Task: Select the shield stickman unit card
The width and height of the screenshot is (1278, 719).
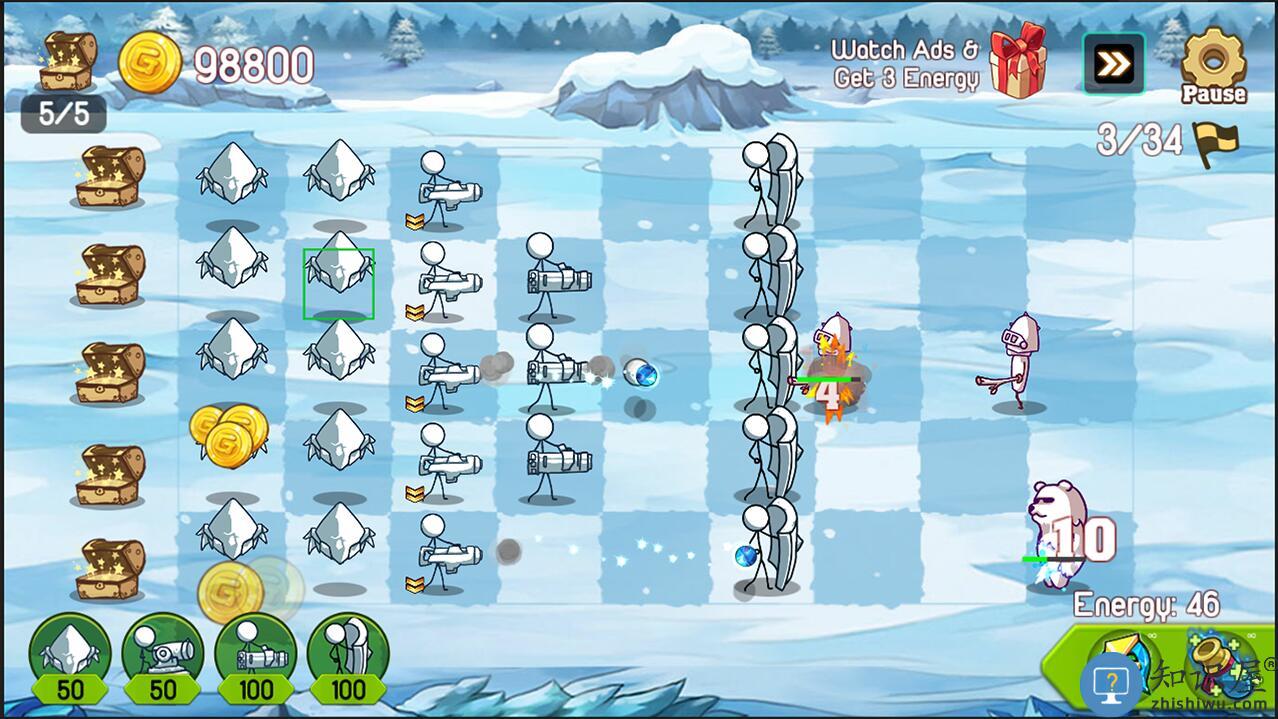Action: 347,657
